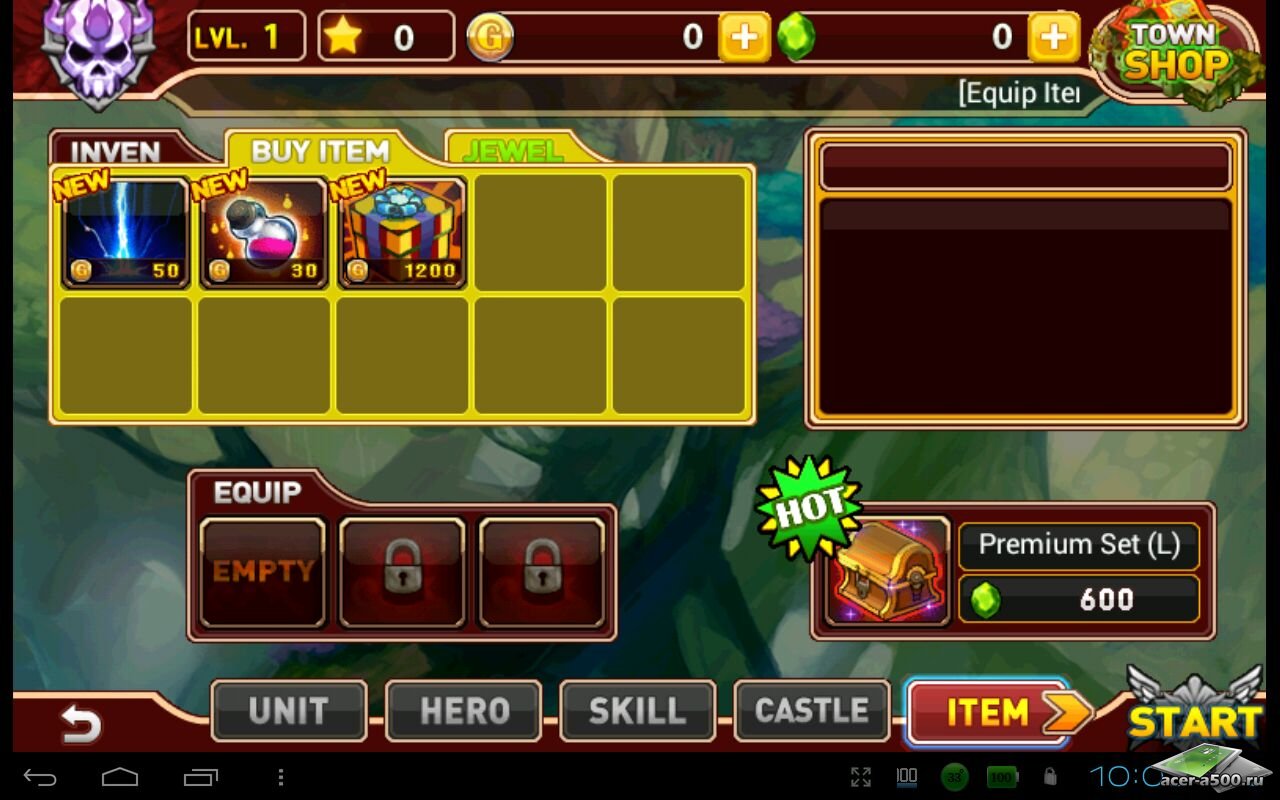Add green gems with the plus button
The height and width of the screenshot is (800, 1280).
(x=1053, y=38)
